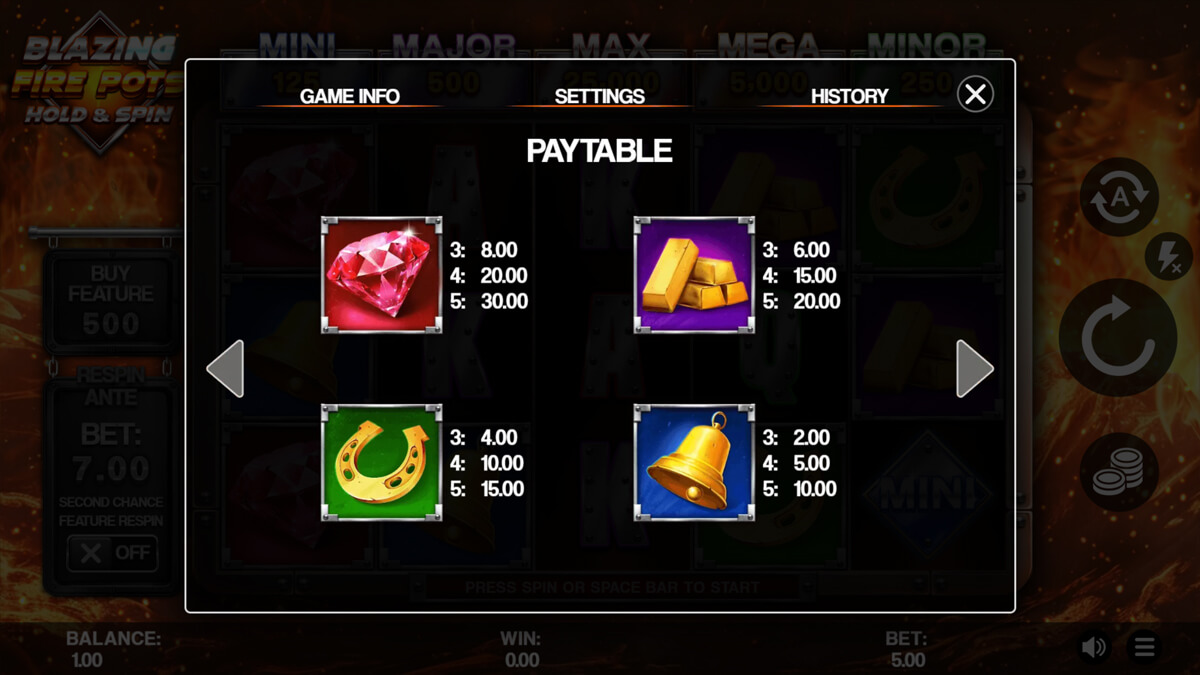Mute the sound with the speaker icon

(1093, 648)
